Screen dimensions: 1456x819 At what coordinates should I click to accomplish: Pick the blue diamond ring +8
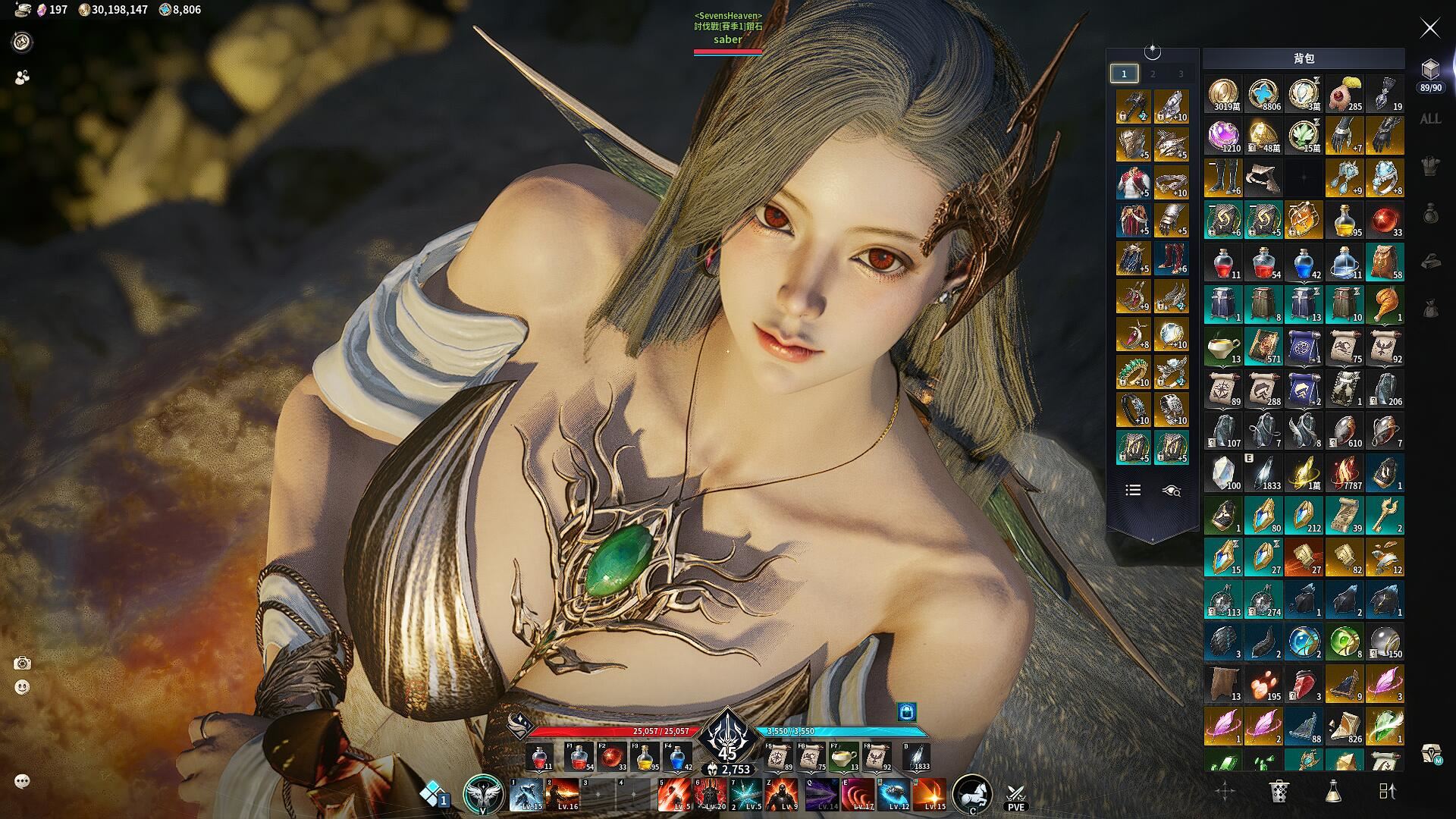point(1385,178)
